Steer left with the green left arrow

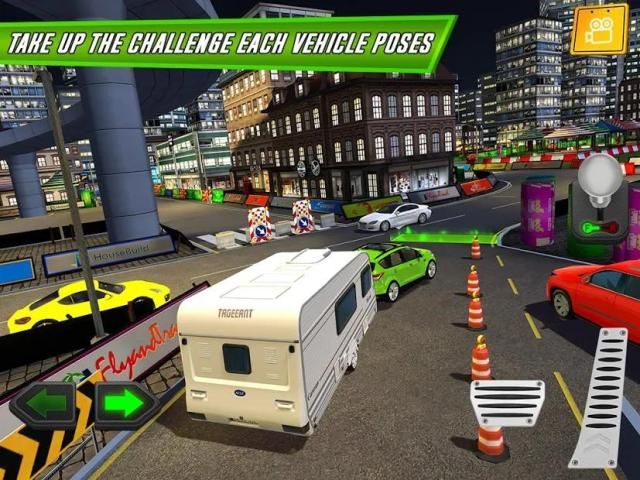click(x=44, y=406)
